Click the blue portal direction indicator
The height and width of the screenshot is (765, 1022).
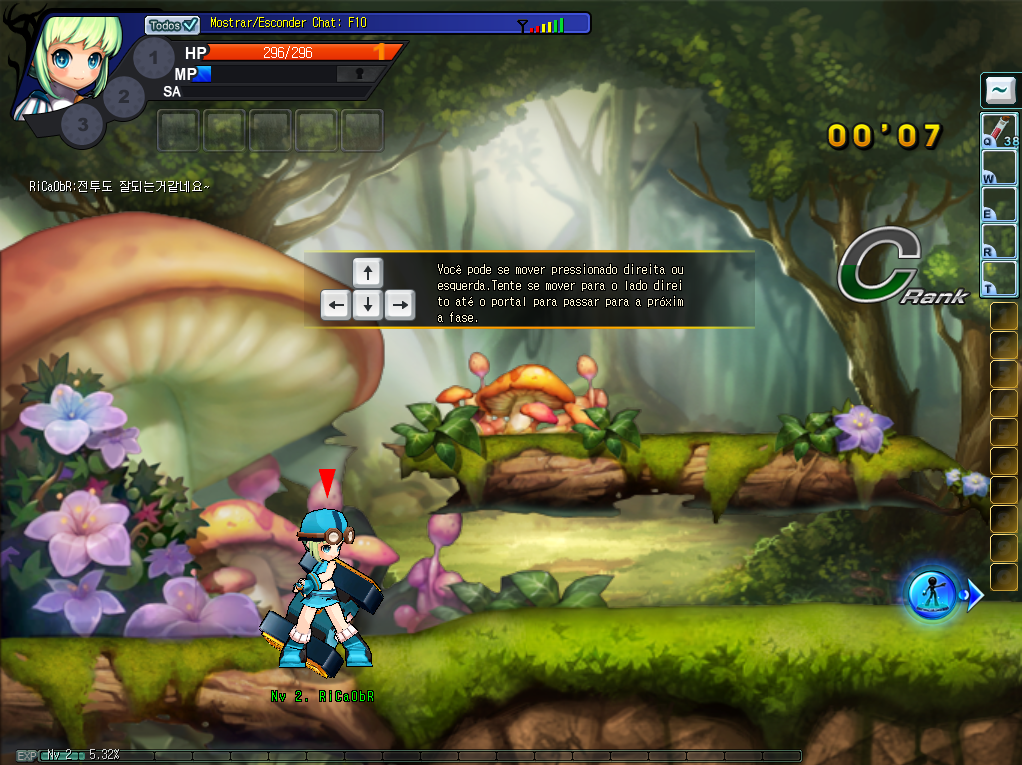(x=936, y=595)
